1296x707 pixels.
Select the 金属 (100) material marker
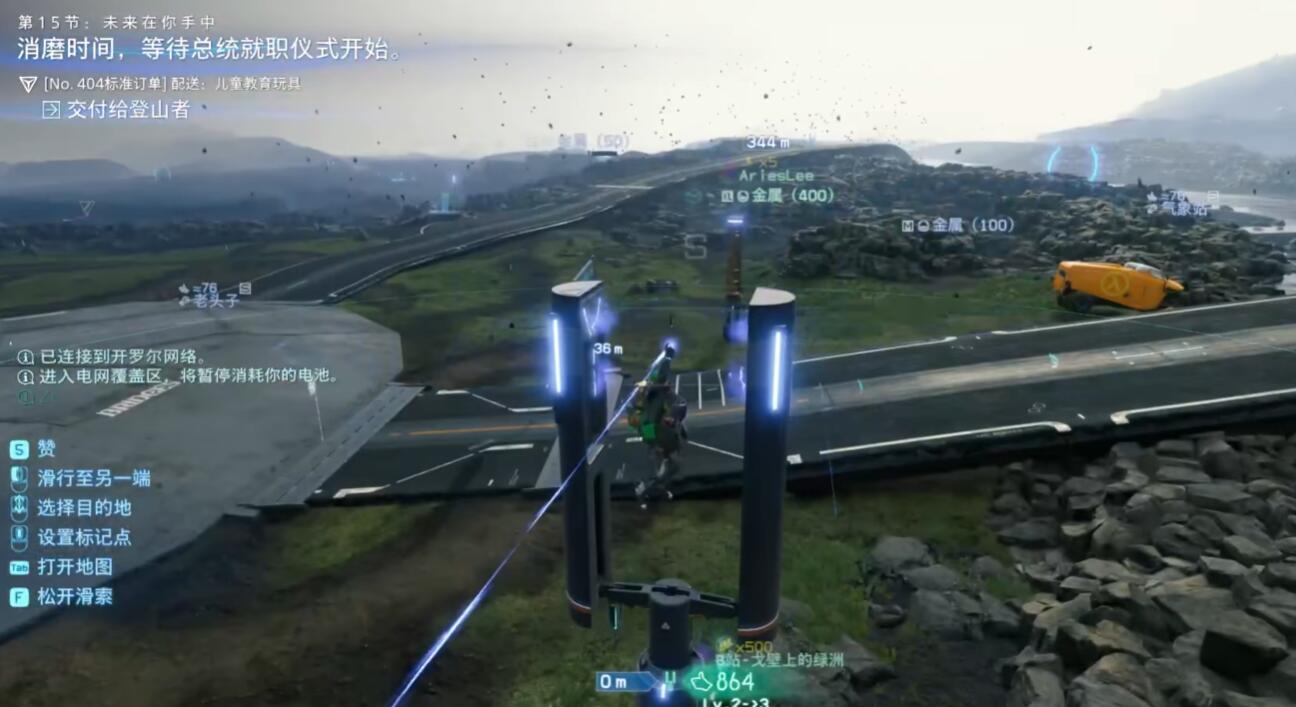click(964, 225)
